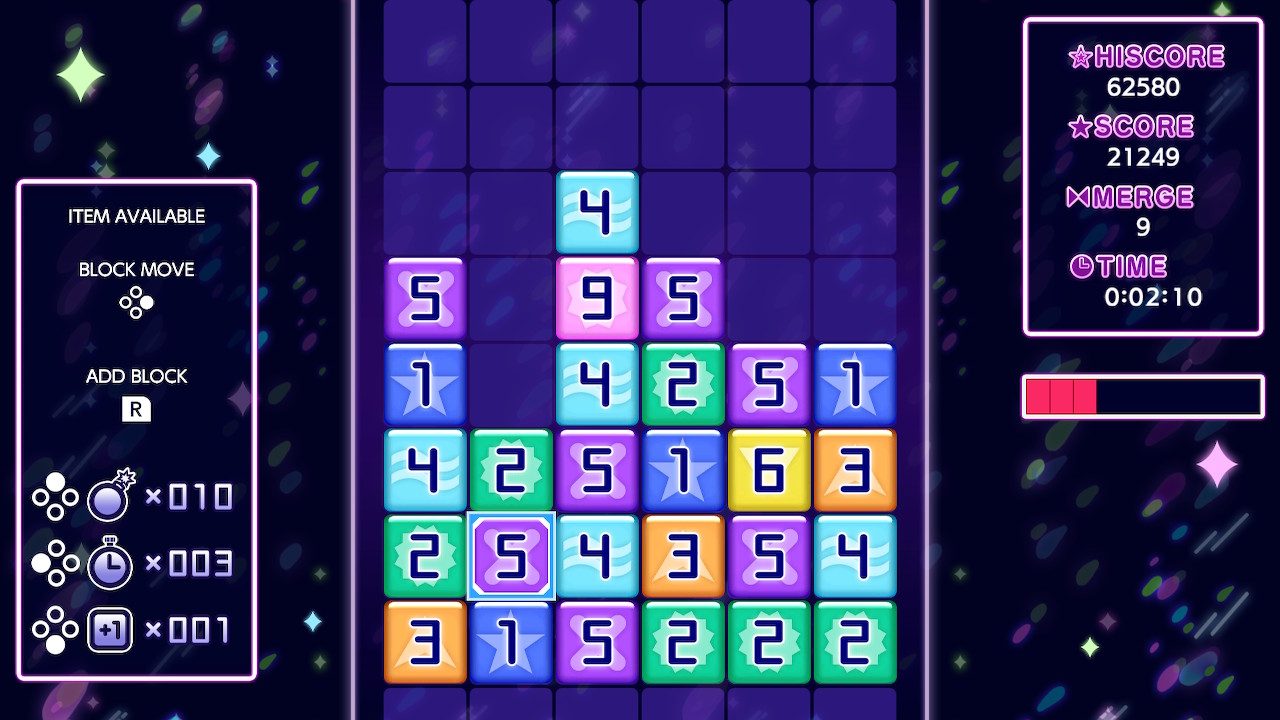
Task: Use the +1 add block item
Action: tap(110, 630)
